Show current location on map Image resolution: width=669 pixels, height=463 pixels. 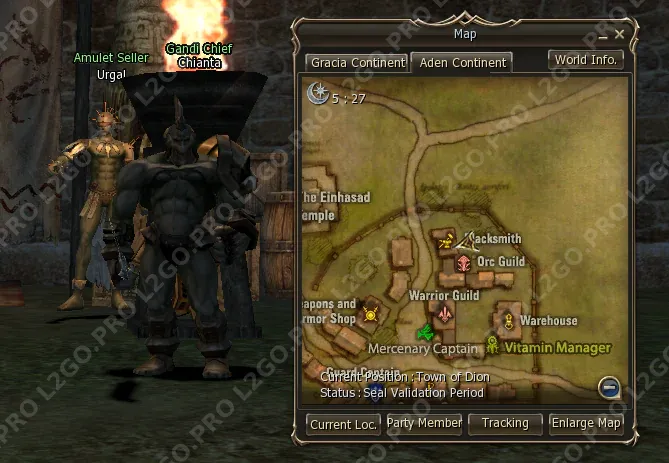pos(343,424)
